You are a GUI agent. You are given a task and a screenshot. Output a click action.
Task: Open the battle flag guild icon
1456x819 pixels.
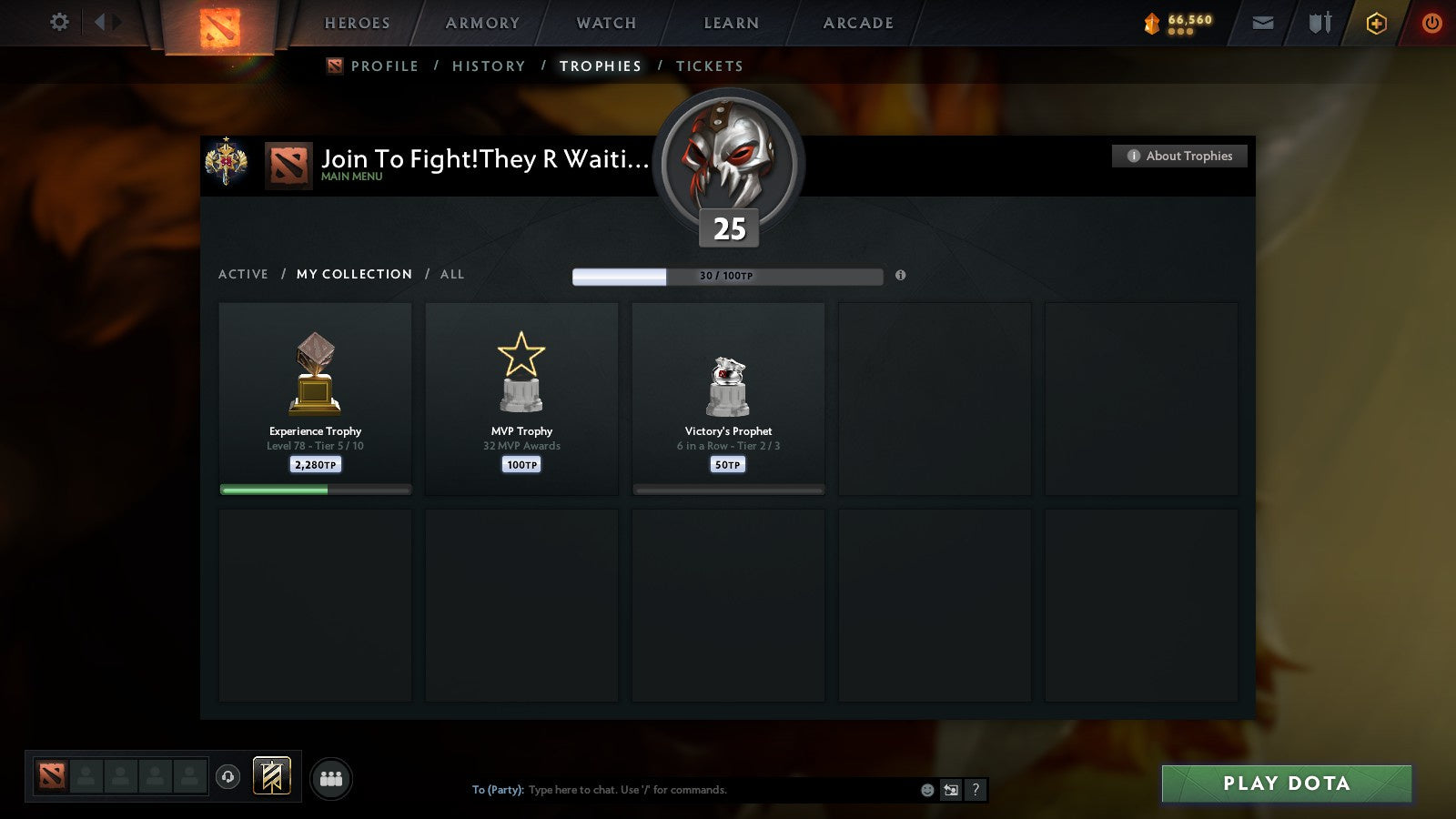pos(270,774)
